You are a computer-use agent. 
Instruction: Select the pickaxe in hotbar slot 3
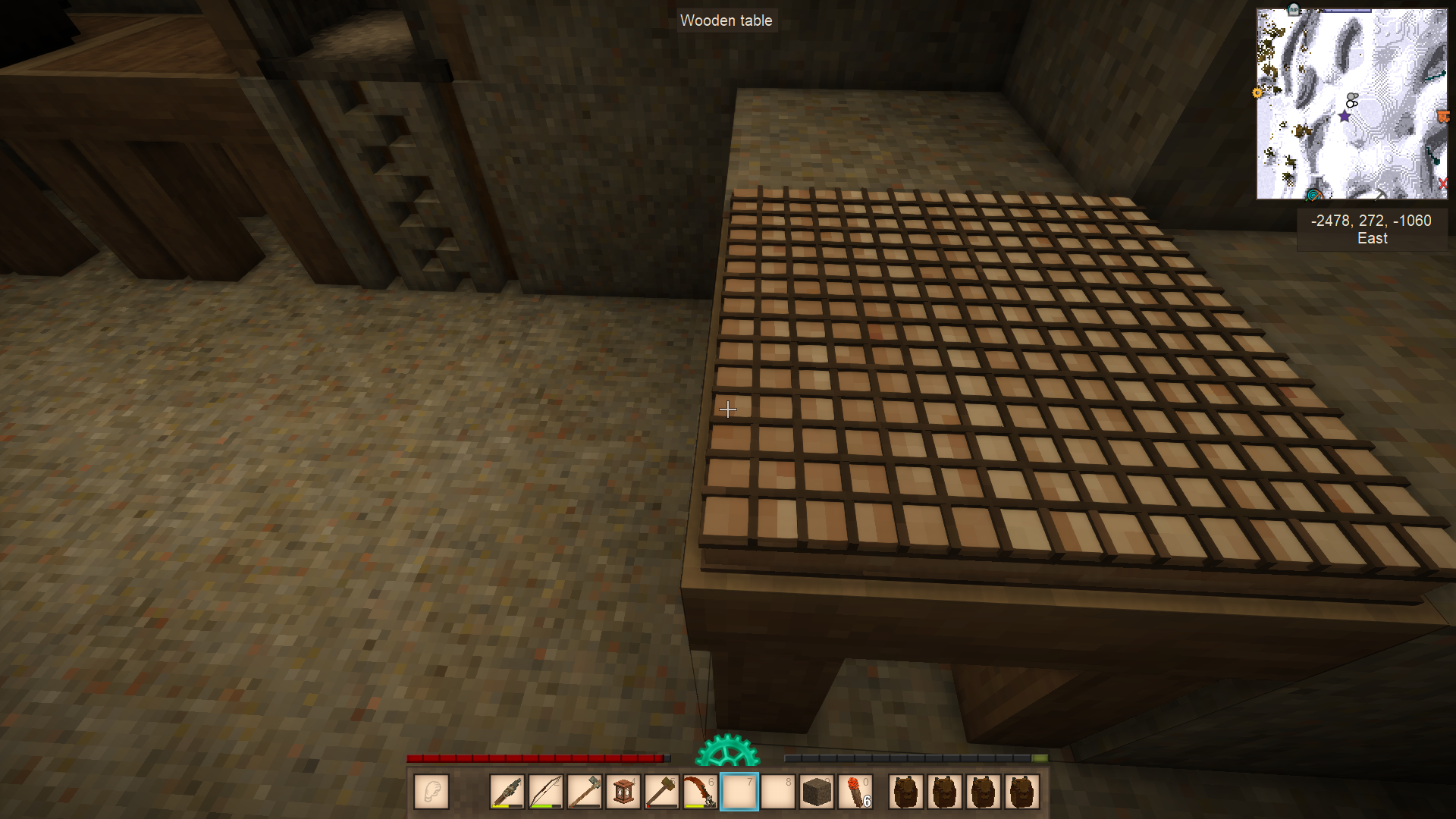coord(584,791)
